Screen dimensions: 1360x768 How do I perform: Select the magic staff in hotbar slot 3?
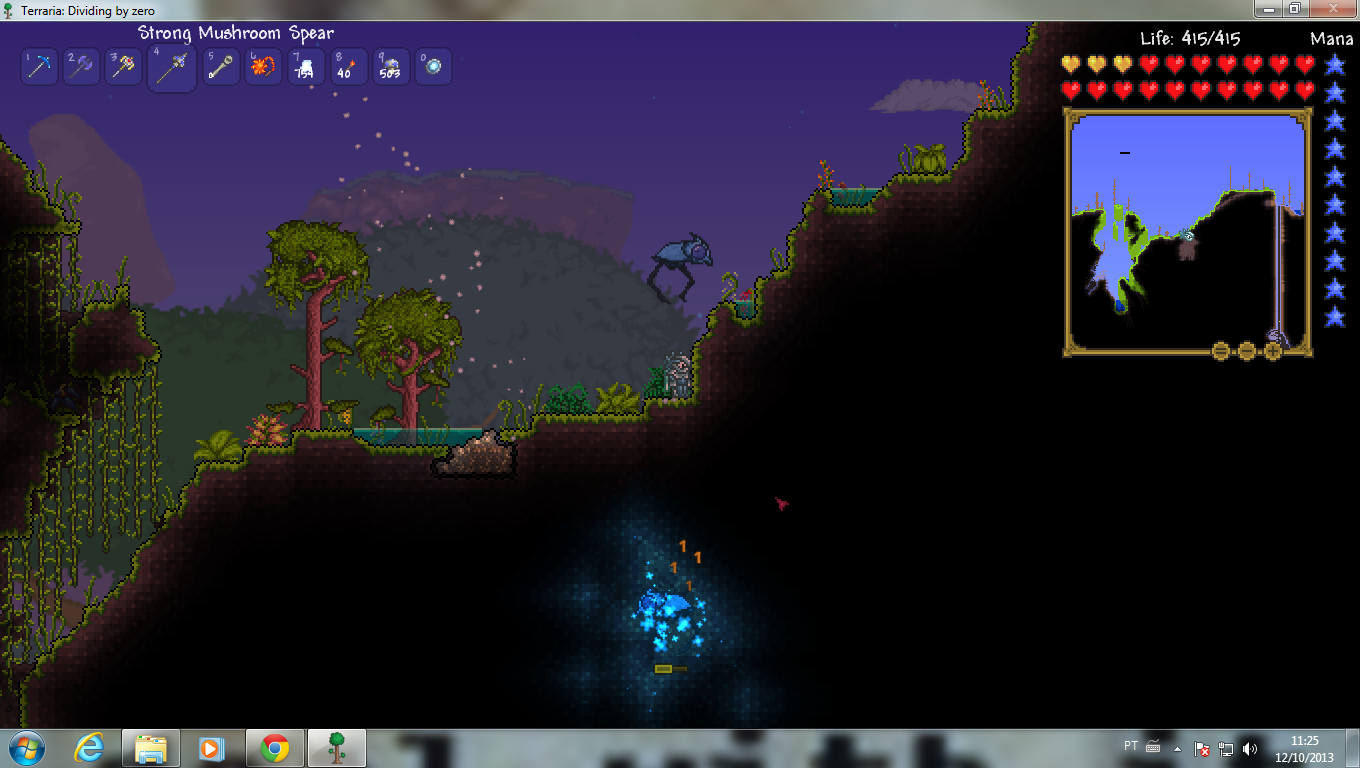coord(123,66)
